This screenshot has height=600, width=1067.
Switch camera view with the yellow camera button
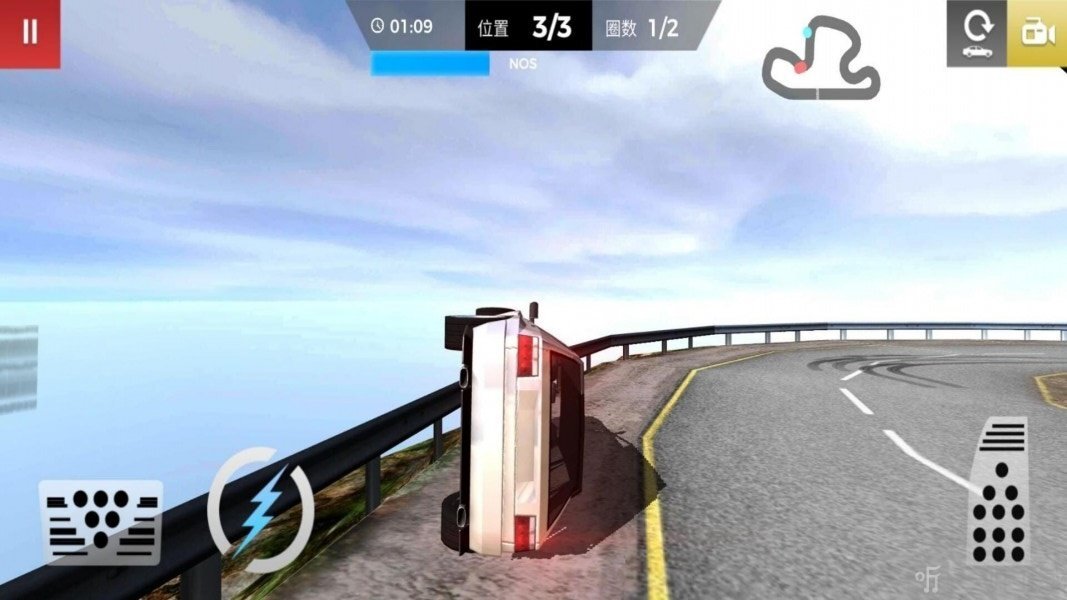pos(1037,33)
